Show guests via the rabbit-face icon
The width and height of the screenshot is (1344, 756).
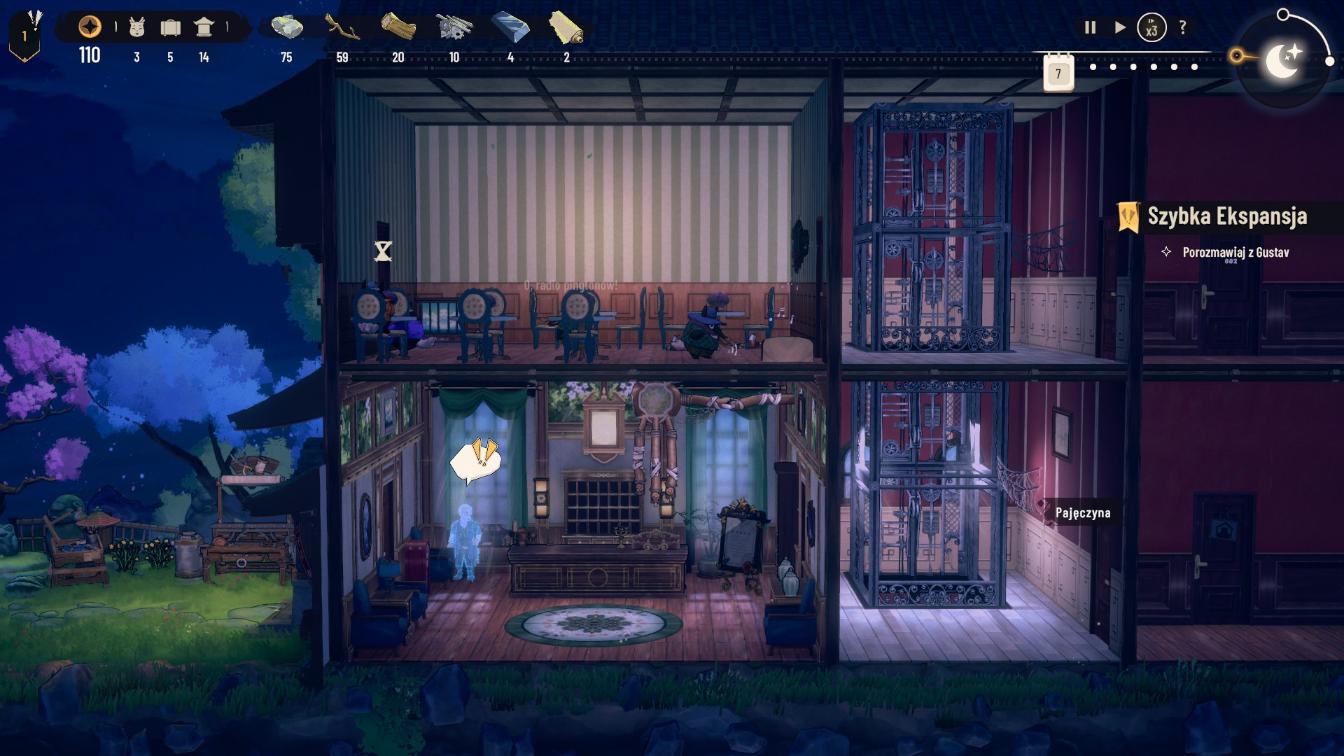tap(137, 27)
